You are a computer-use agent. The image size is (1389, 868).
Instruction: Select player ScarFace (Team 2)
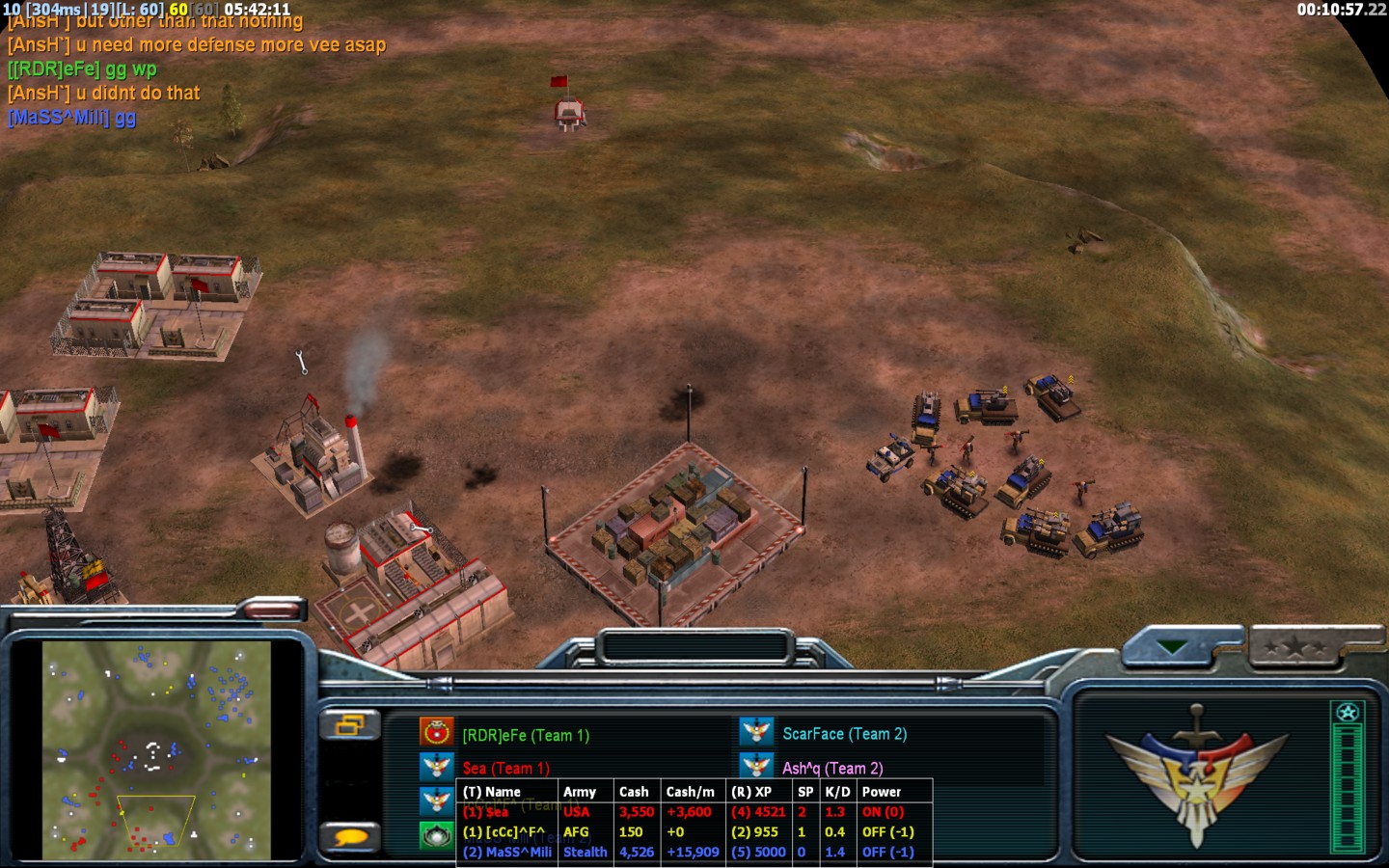point(844,734)
